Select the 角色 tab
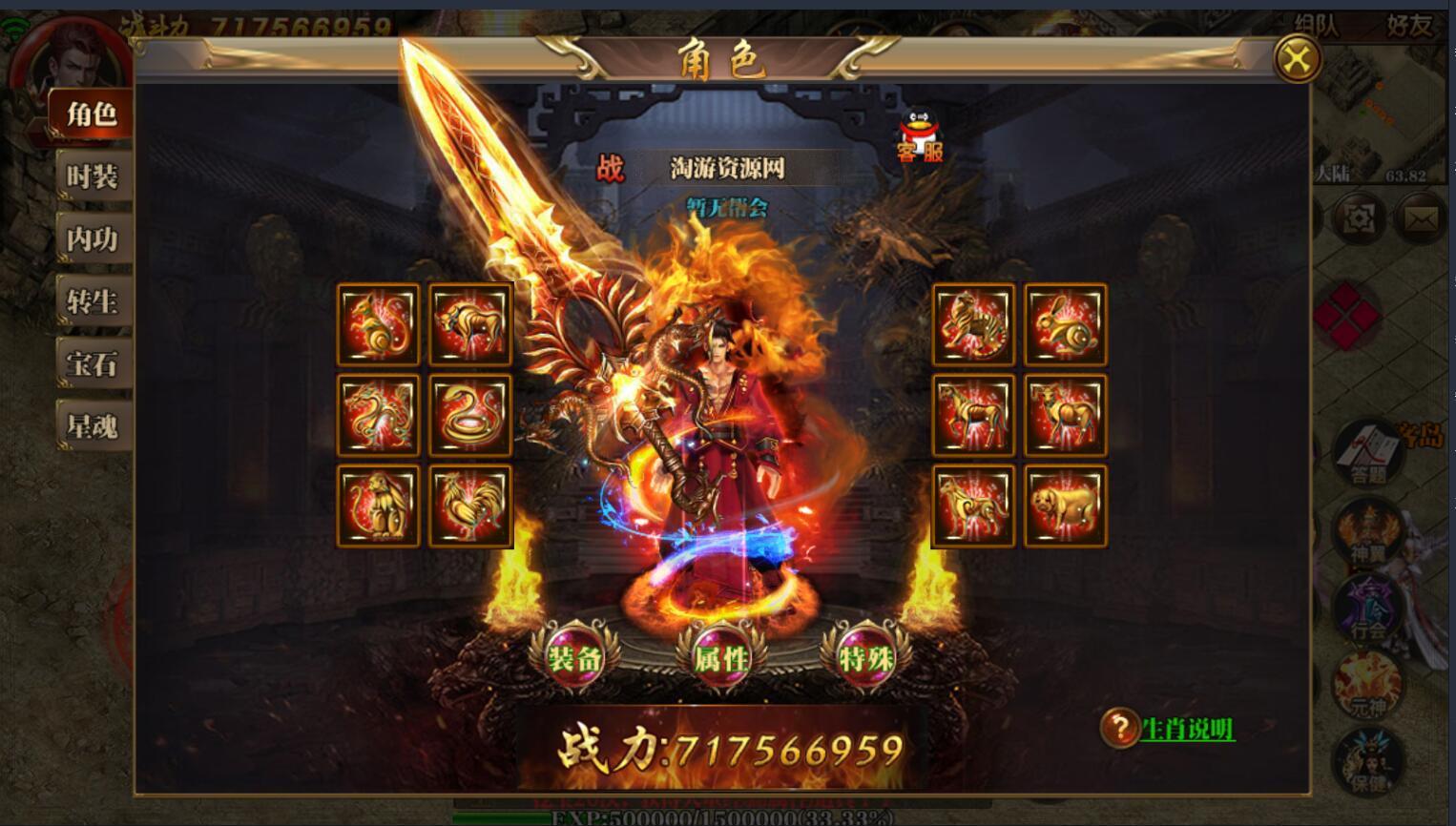Image resolution: width=1456 pixels, height=826 pixels. [91, 114]
